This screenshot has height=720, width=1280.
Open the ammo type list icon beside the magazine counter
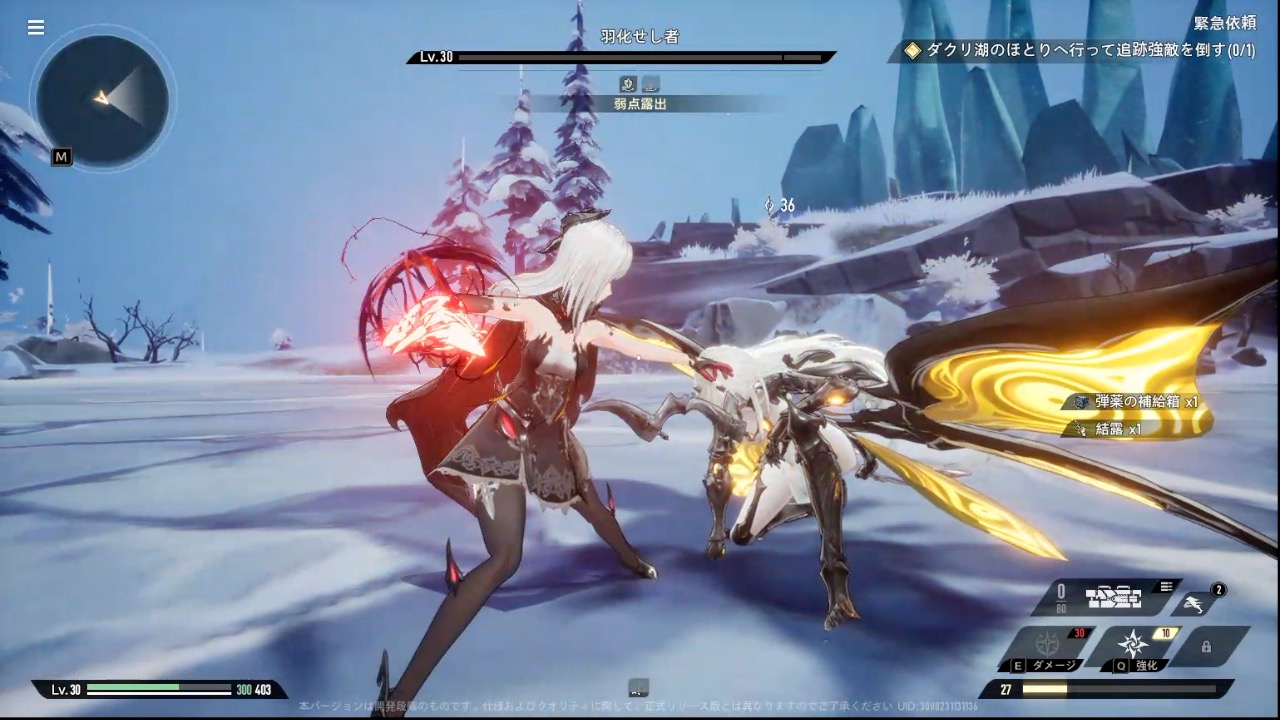click(x=1167, y=587)
